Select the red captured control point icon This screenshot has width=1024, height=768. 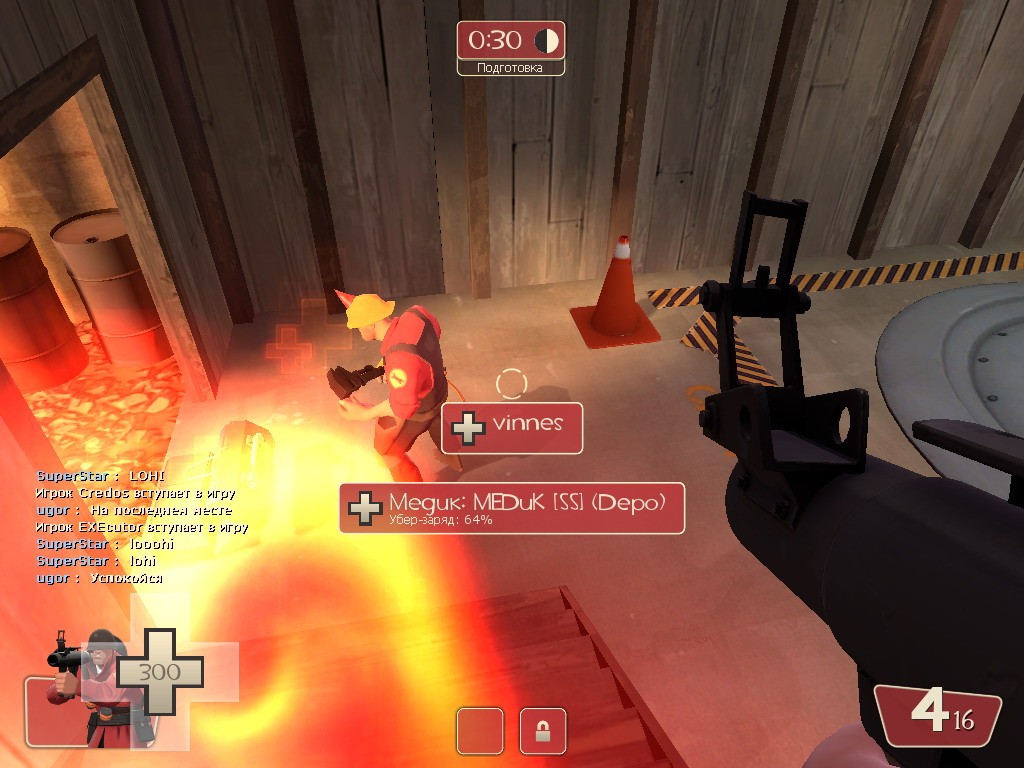tap(480, 731)
